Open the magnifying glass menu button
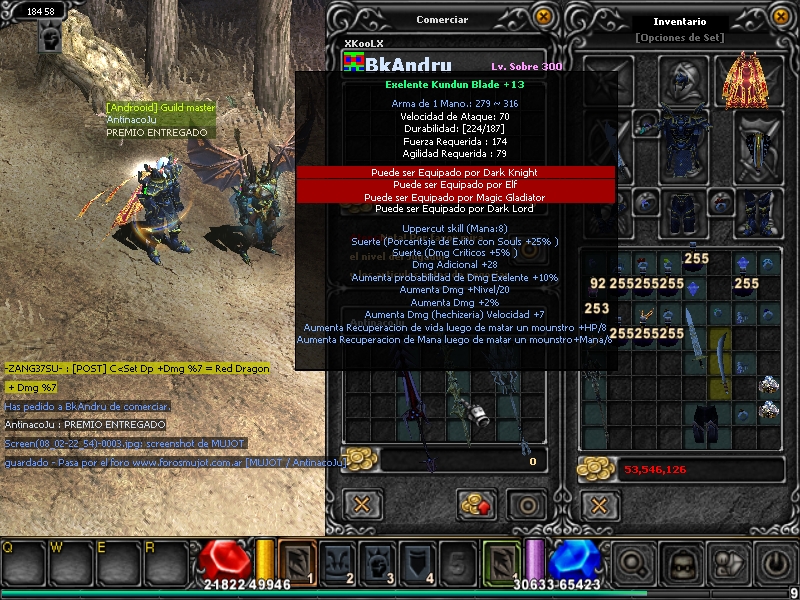Viewport: 800px width, 600px height. tap(631, 563)
